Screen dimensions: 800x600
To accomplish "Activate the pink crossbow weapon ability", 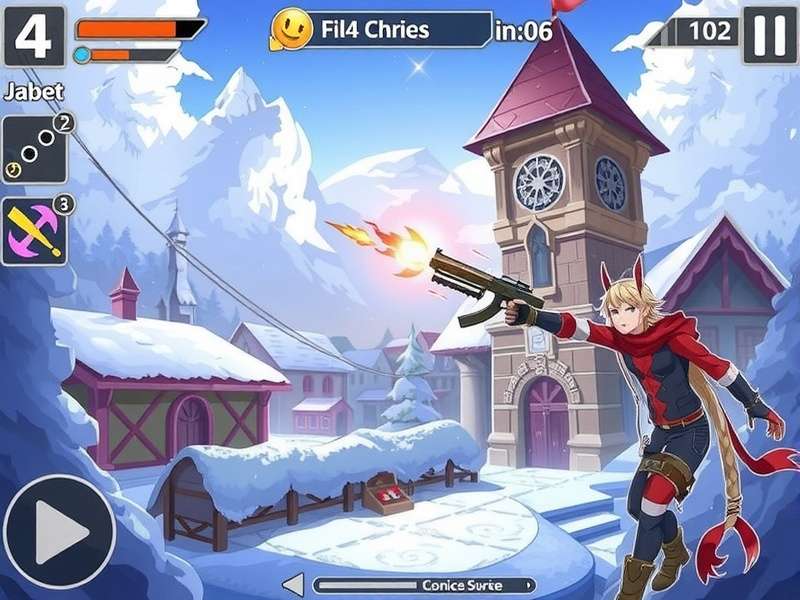I will [x=34, y=231].
